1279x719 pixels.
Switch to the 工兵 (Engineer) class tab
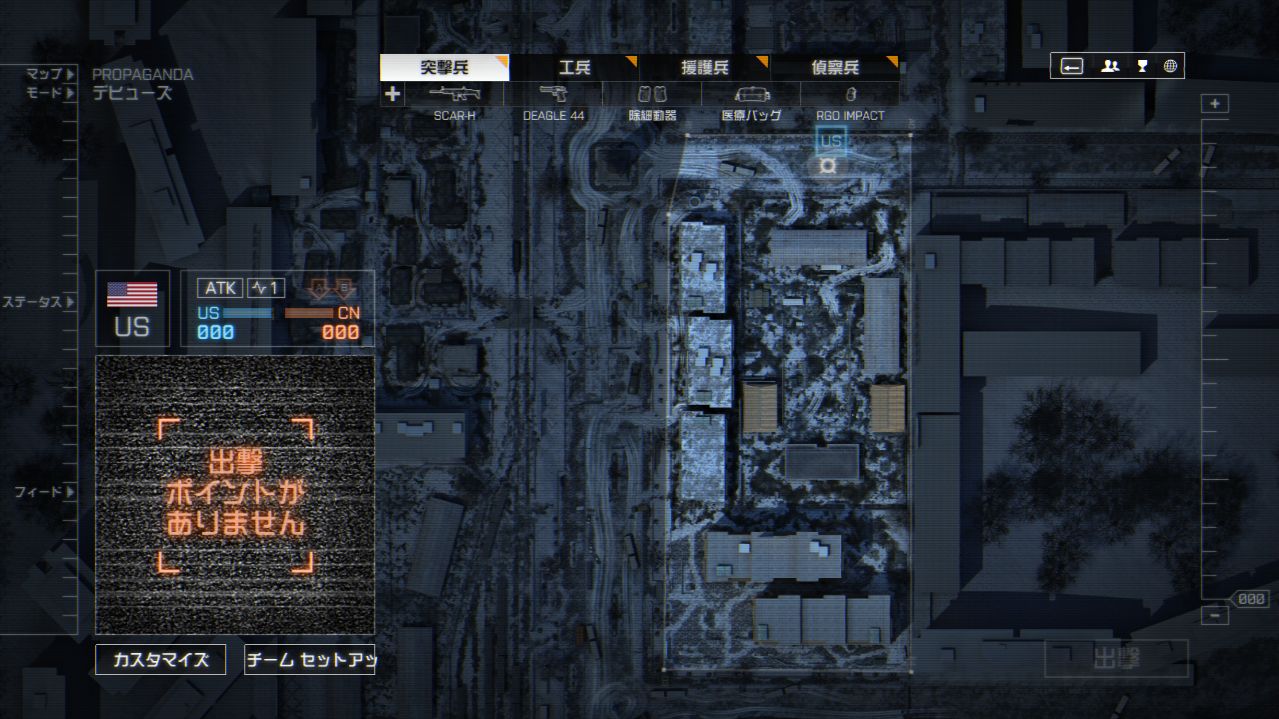tap(574, 68)
